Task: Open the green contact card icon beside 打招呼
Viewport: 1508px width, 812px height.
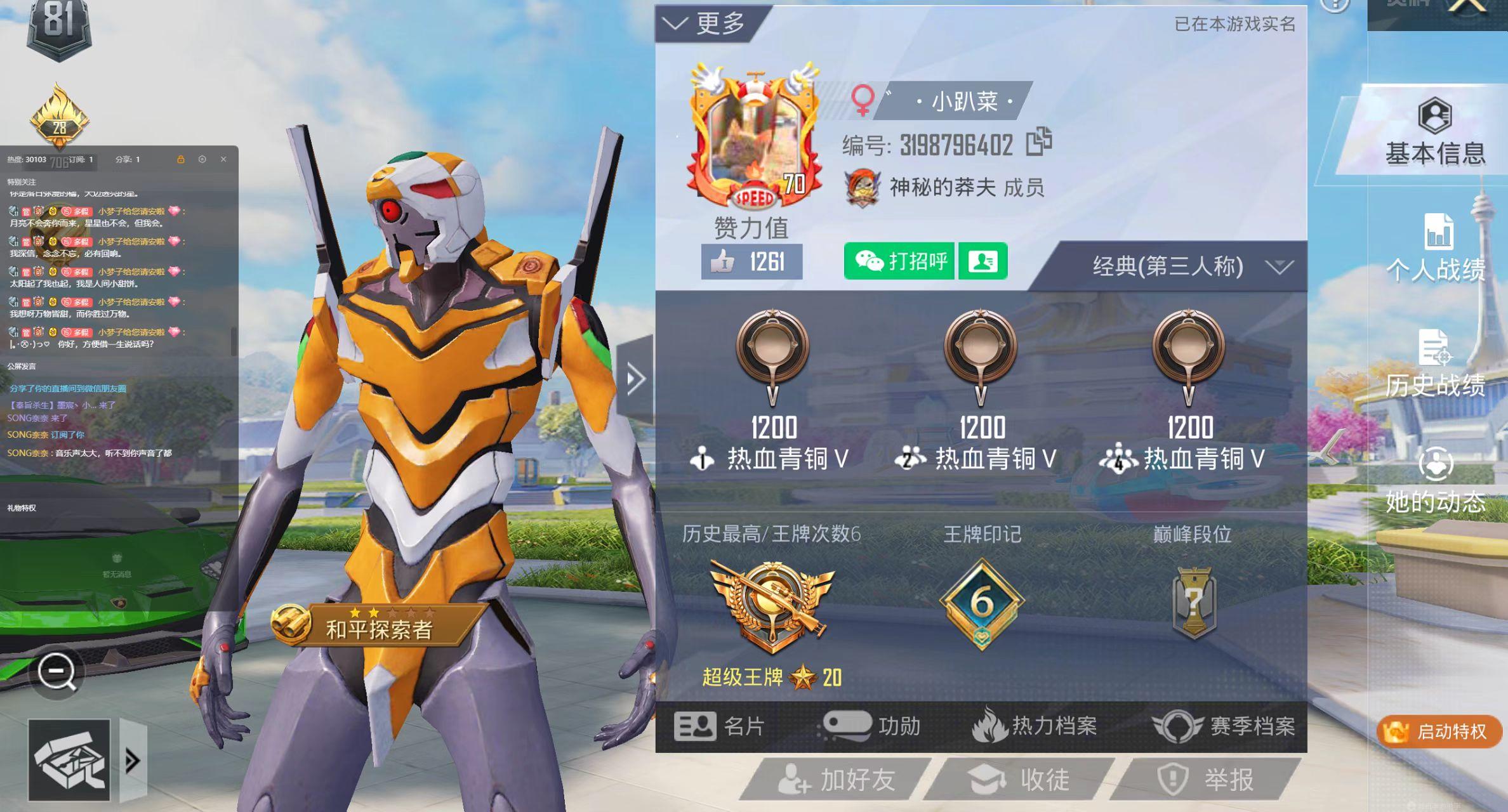Action: pyautogui.click(x=983, y=260)
